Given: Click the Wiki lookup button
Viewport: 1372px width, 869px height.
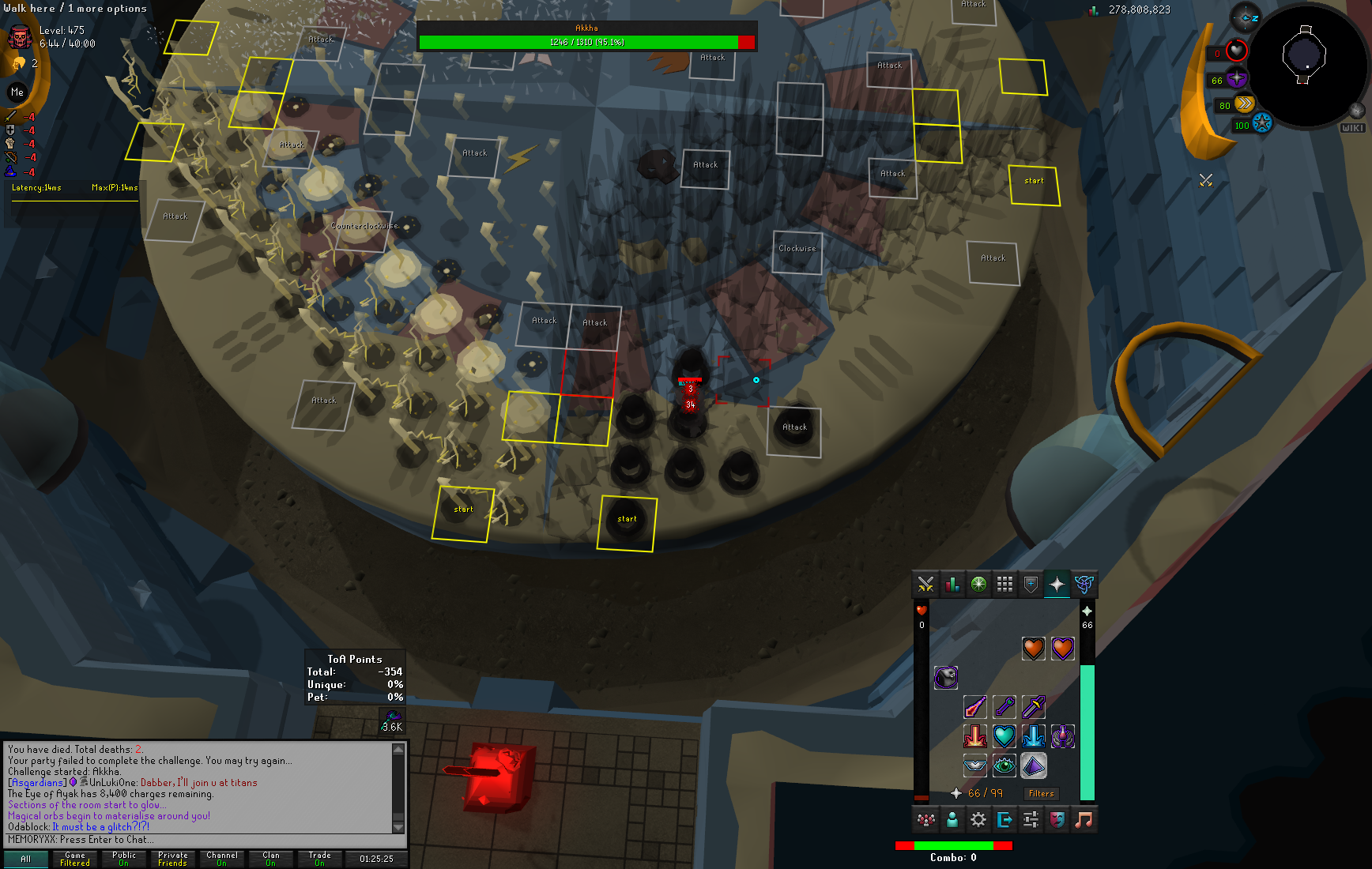Looking at the screenshot, I should (1351, 128).
